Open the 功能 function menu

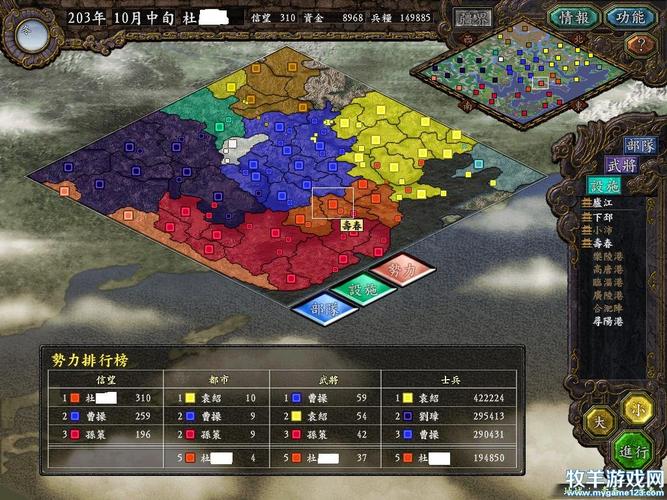[629, 17]
